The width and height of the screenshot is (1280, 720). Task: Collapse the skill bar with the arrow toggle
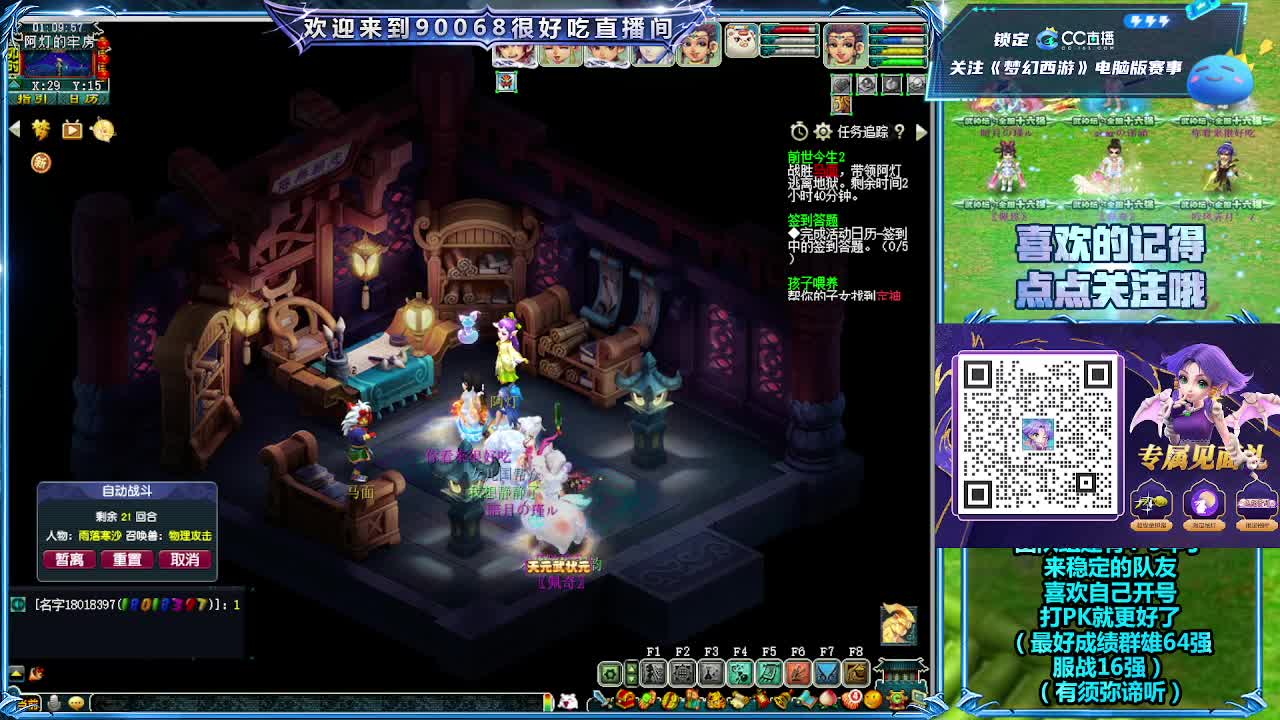click(632, 673)
